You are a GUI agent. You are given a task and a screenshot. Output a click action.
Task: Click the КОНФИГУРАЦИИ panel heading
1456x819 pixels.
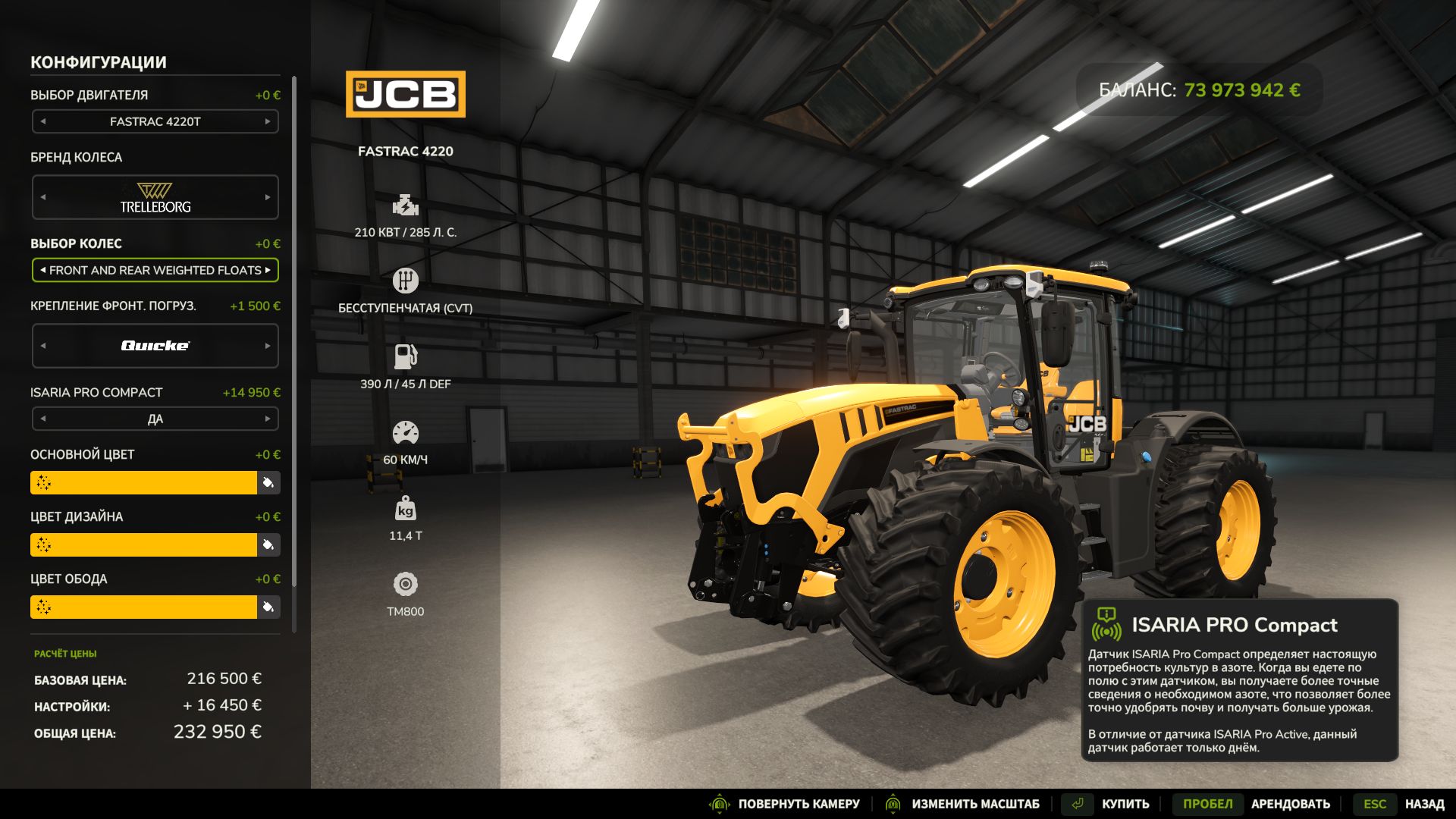pyautogui.click(x=99, y=62)
